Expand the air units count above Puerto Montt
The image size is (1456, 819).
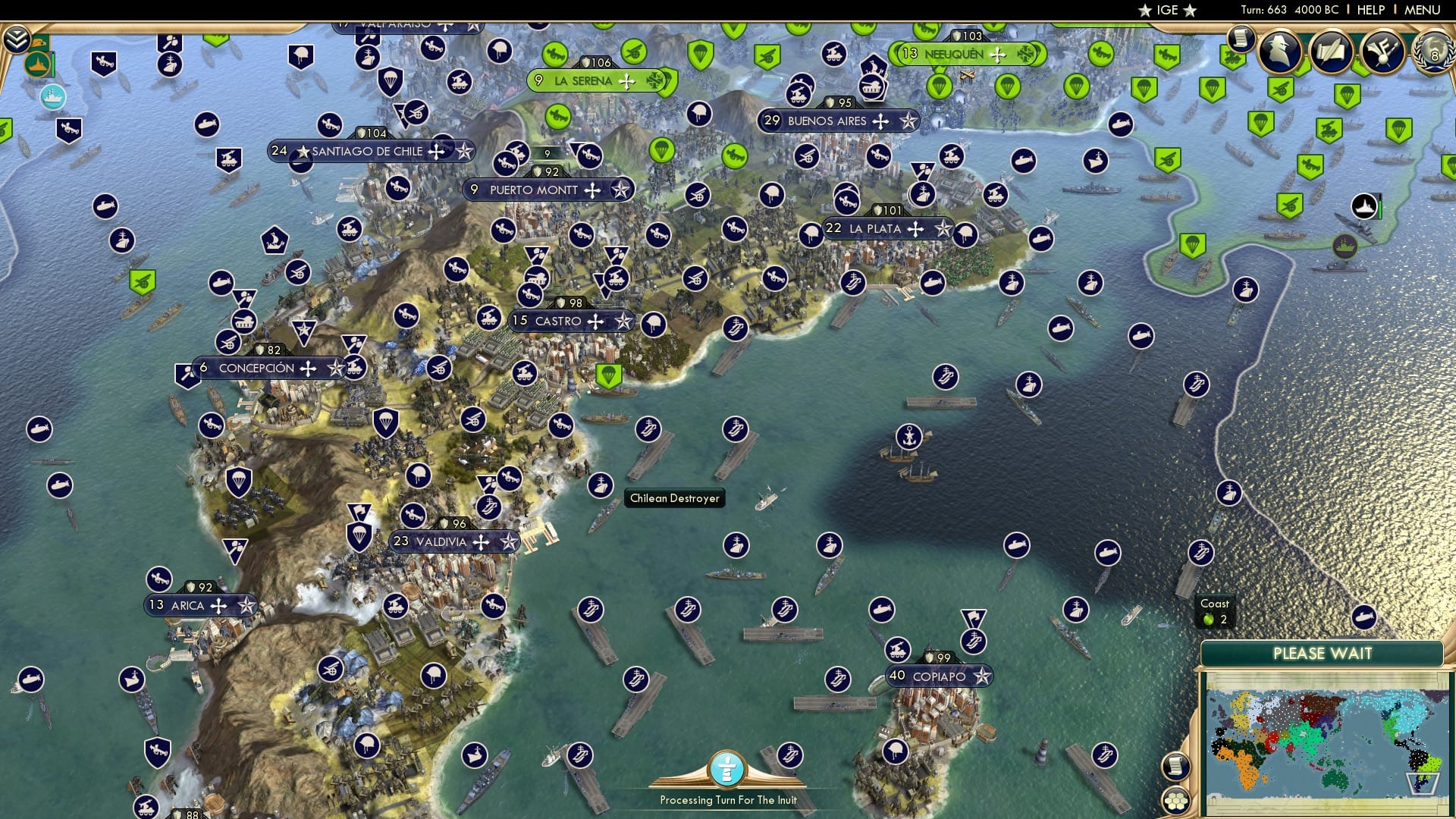coord(548,152)
